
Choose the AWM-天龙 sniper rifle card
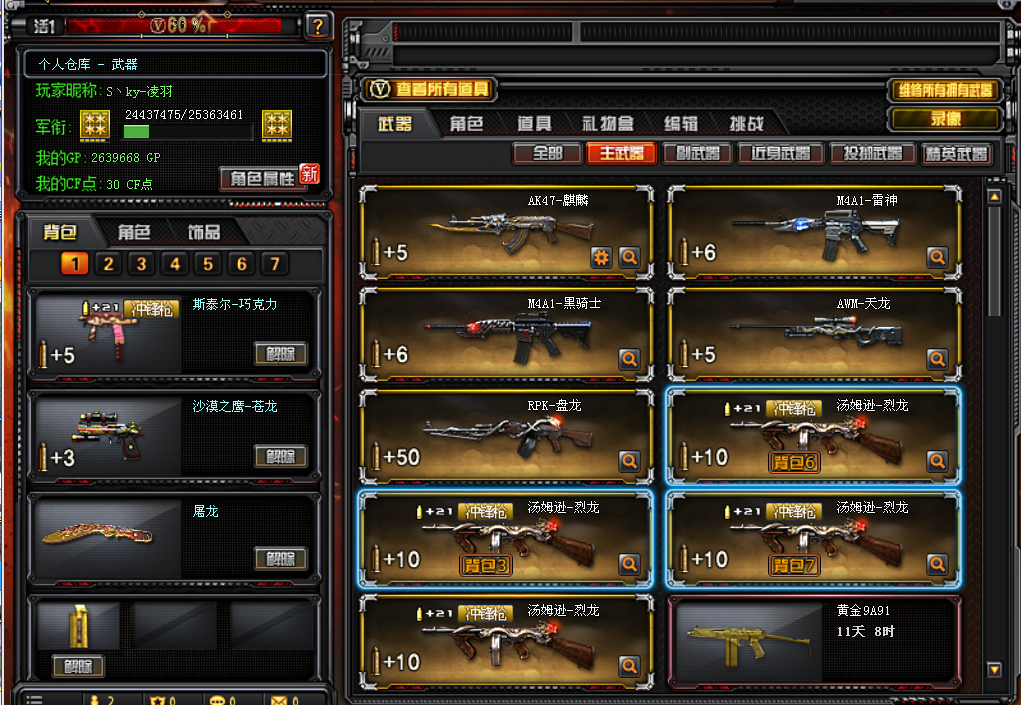point(812,334)
